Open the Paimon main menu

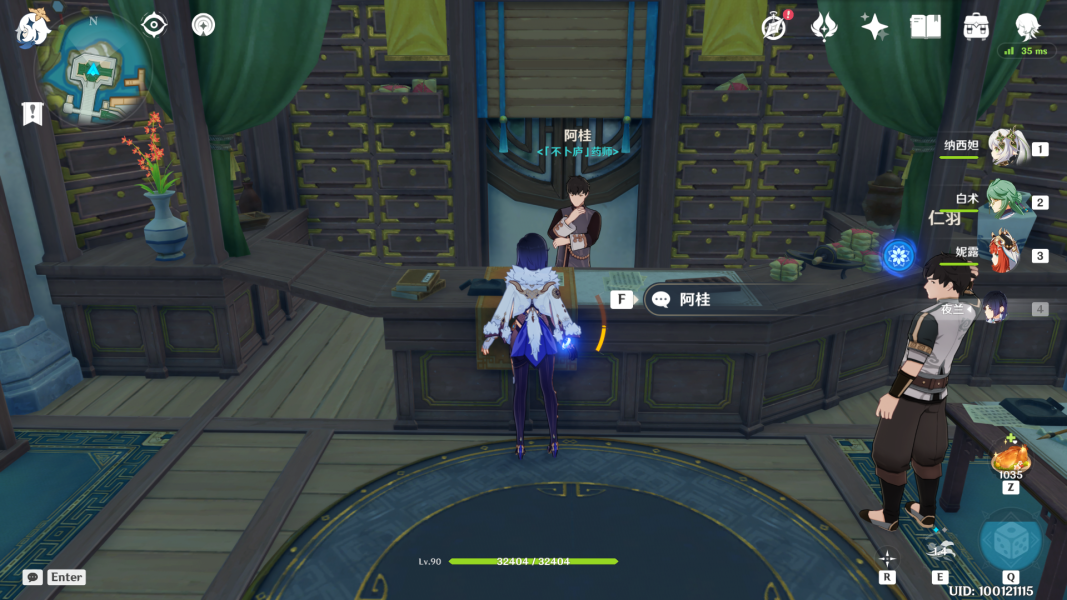click(33, 29)
